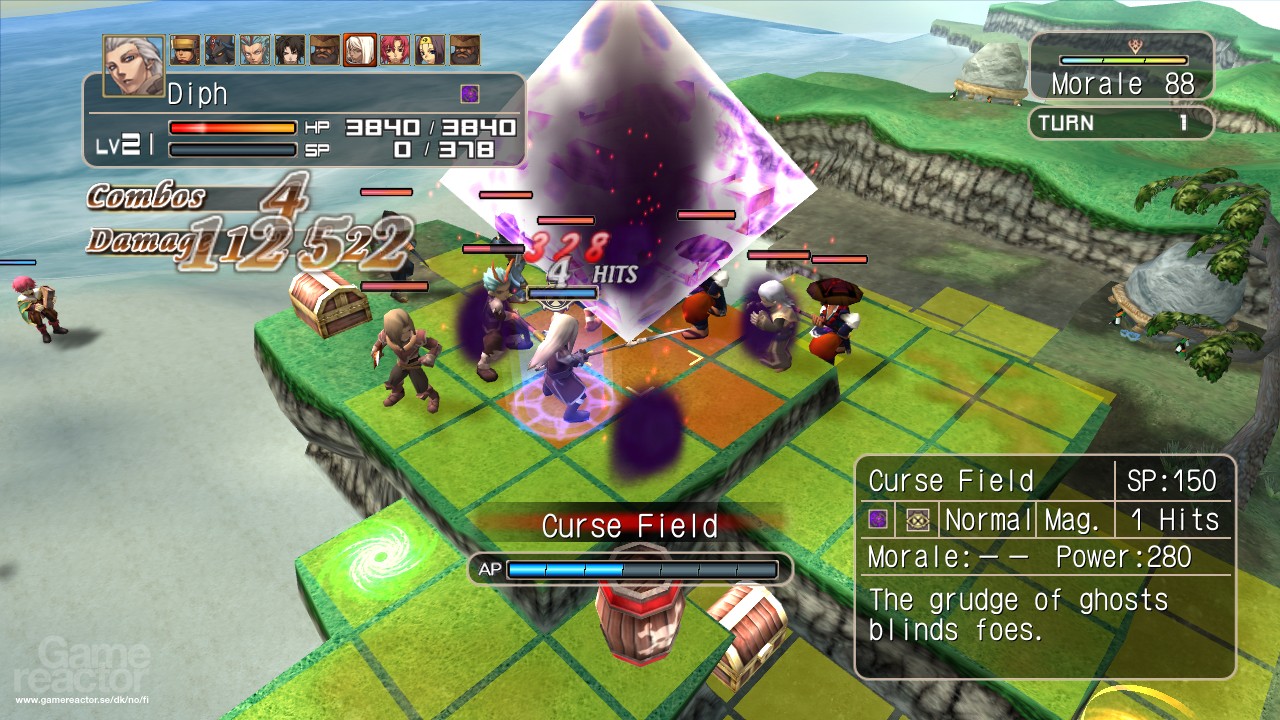Viewport: 1280px width, 720px height.
Task: Open the Curse Field name banner
Action: click(630, 524)
